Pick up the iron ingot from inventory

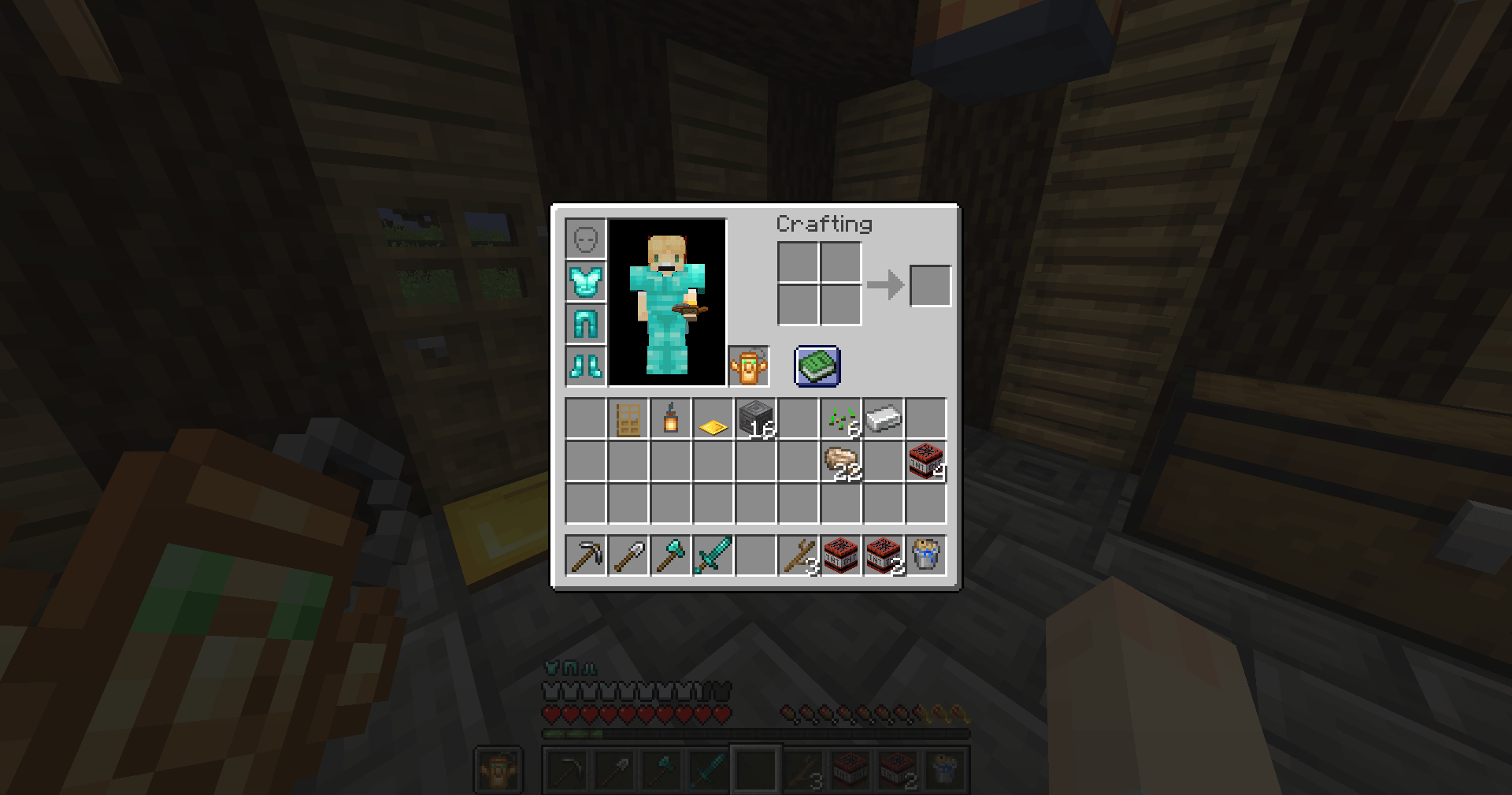coord(884,418)
